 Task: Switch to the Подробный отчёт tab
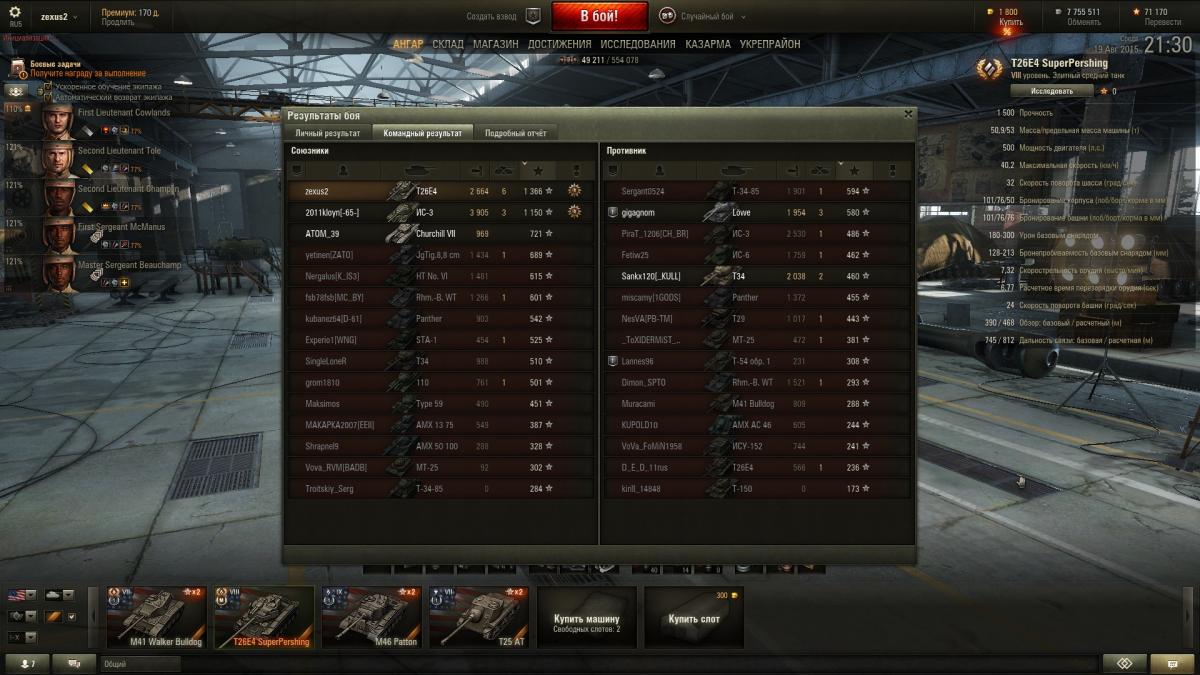pos(516,133)
